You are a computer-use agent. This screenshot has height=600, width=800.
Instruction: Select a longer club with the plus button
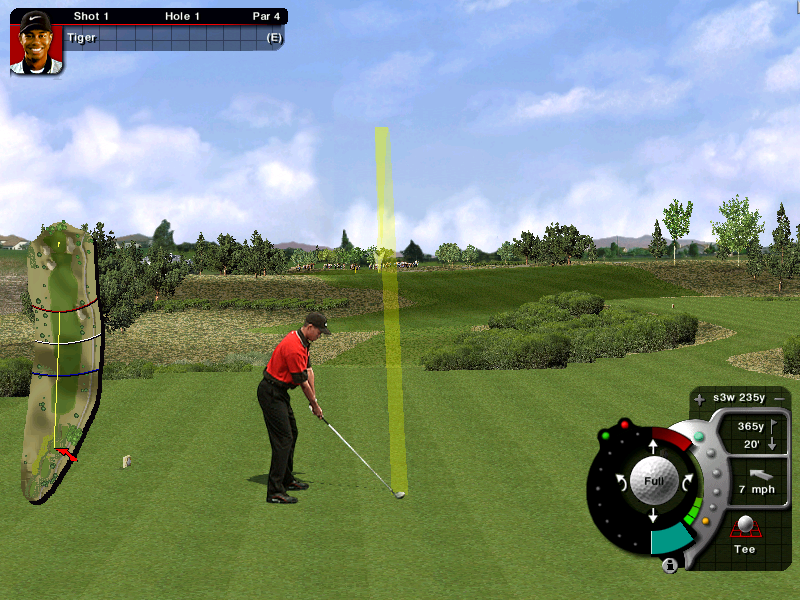coord(699,400)
